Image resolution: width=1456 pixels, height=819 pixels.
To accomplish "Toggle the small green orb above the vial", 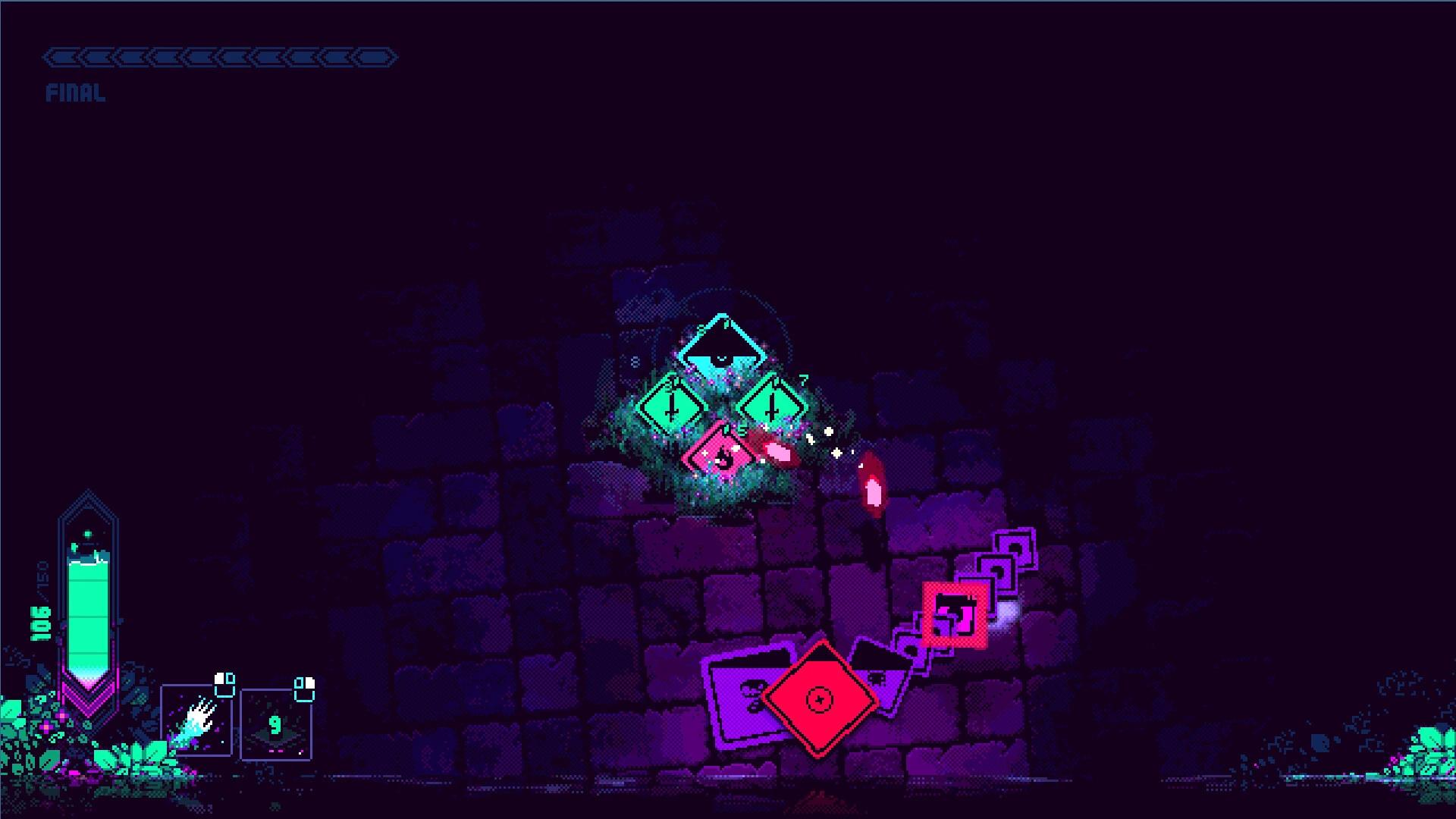I will point(89,534).
